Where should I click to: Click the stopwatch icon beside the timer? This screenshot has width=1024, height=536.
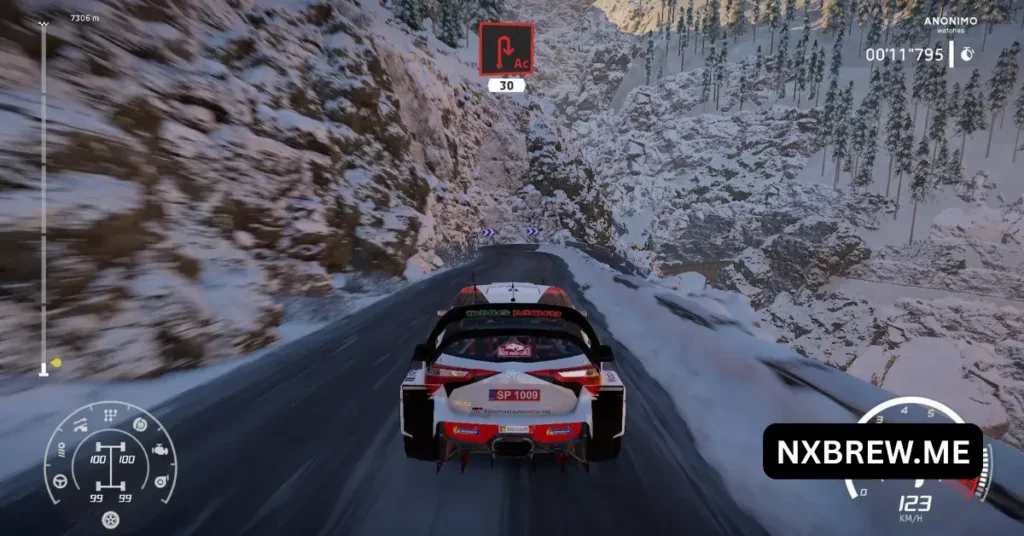pos(967,55)
